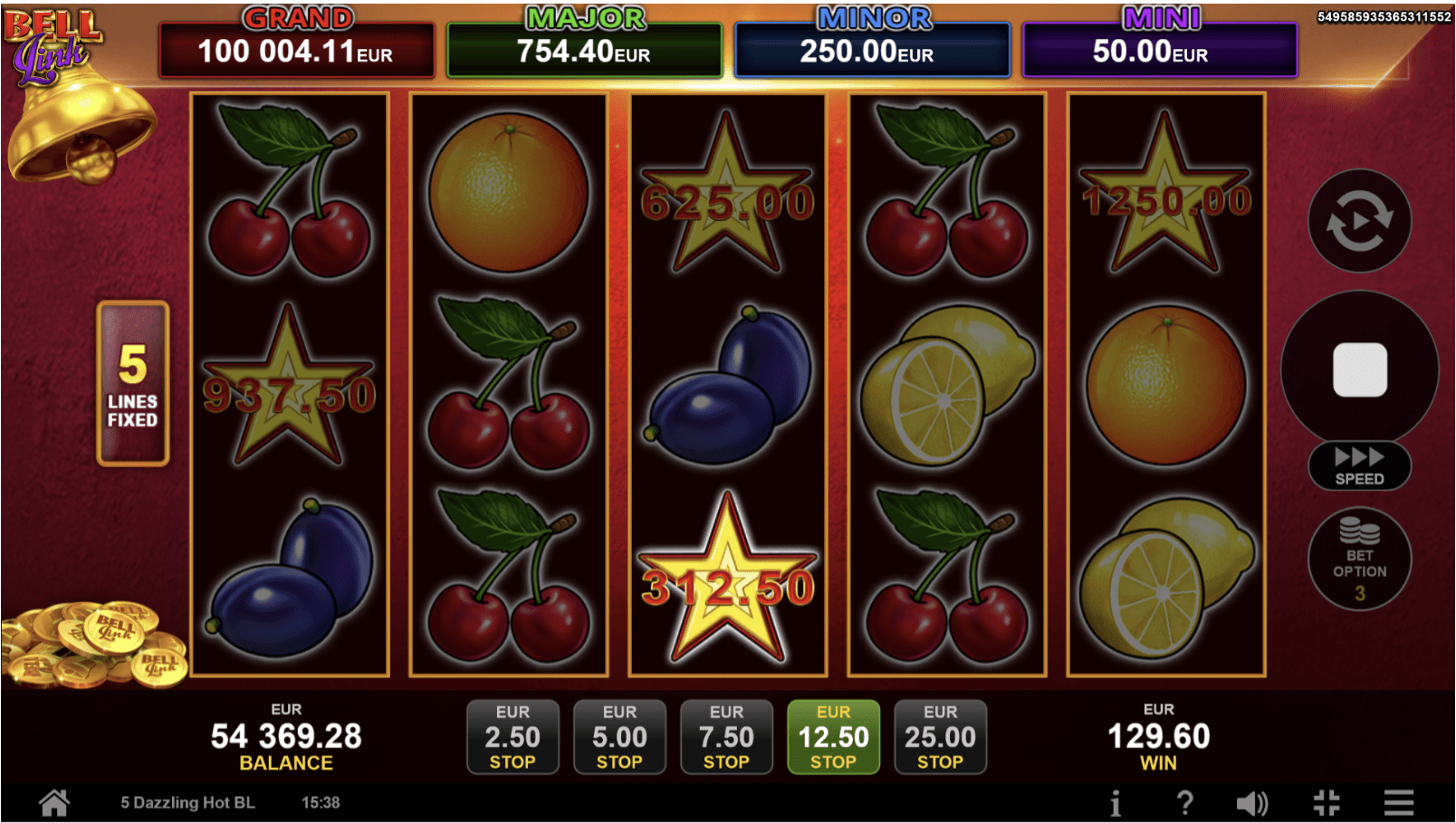
Task: Select the EUR 2.50 bet button
Action: coord(512,736)
